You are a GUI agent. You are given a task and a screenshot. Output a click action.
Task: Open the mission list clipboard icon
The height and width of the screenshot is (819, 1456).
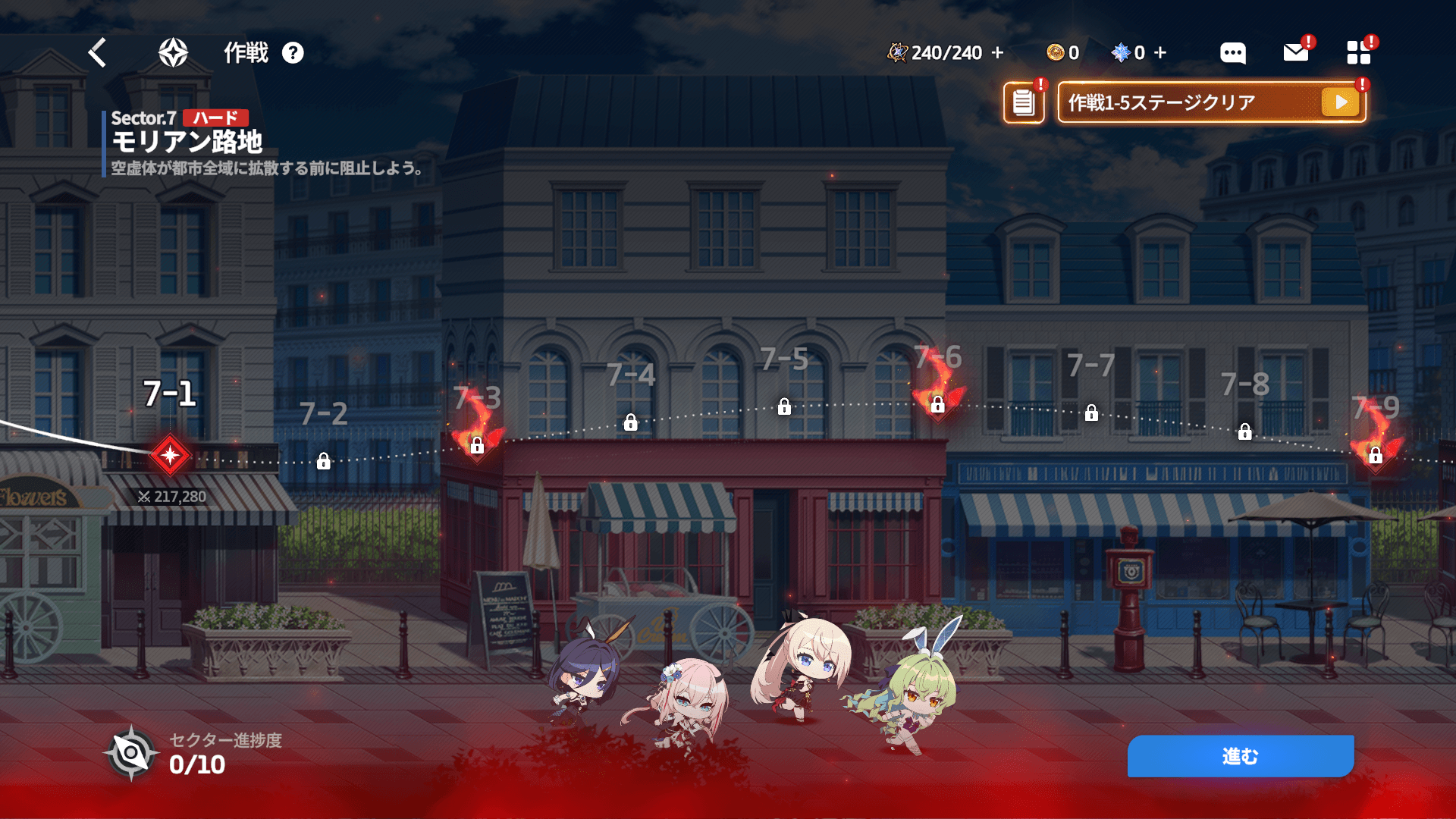pyautogui.click(x=1024, y=102)
